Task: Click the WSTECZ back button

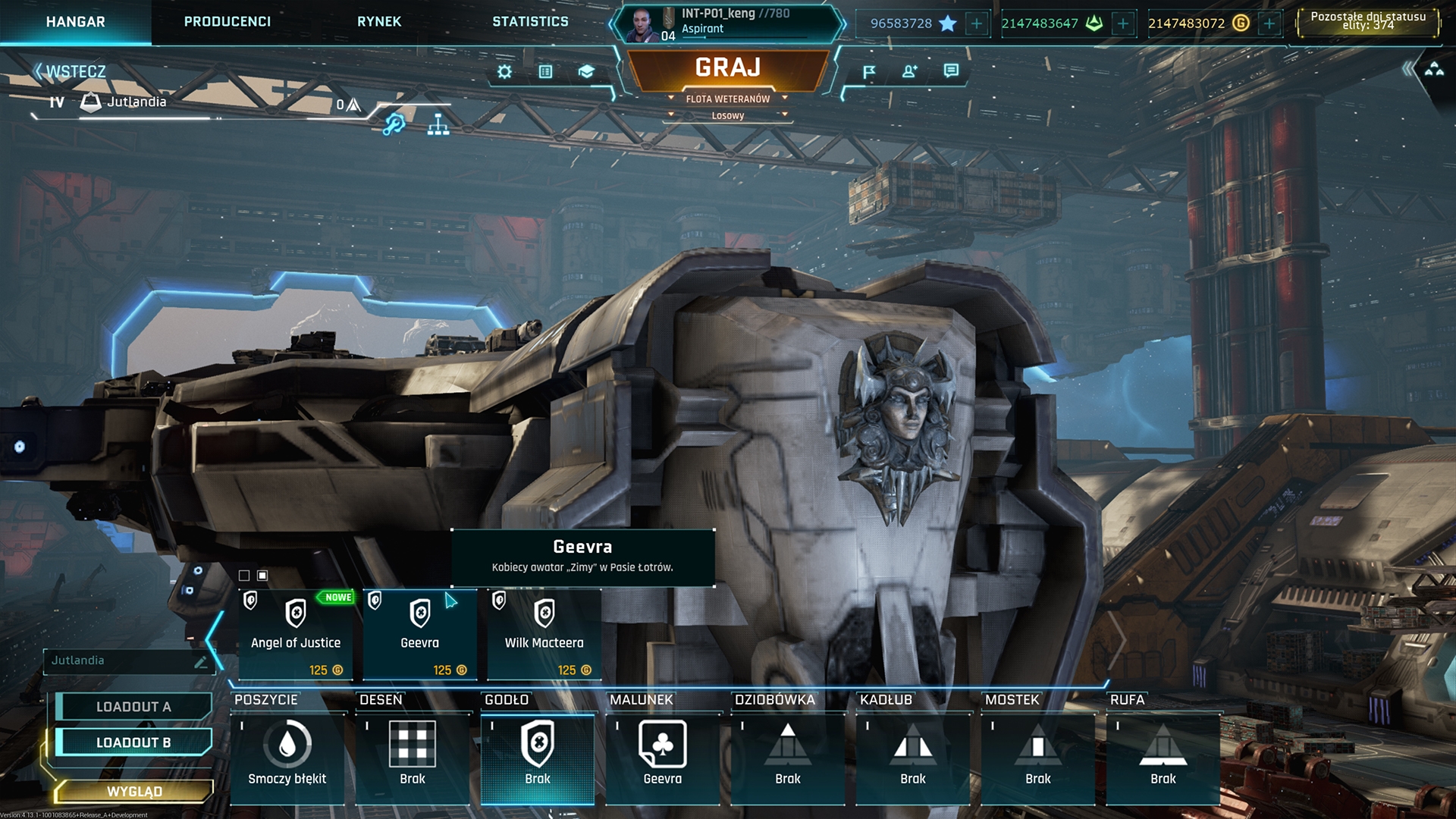Action: (74, 69)
